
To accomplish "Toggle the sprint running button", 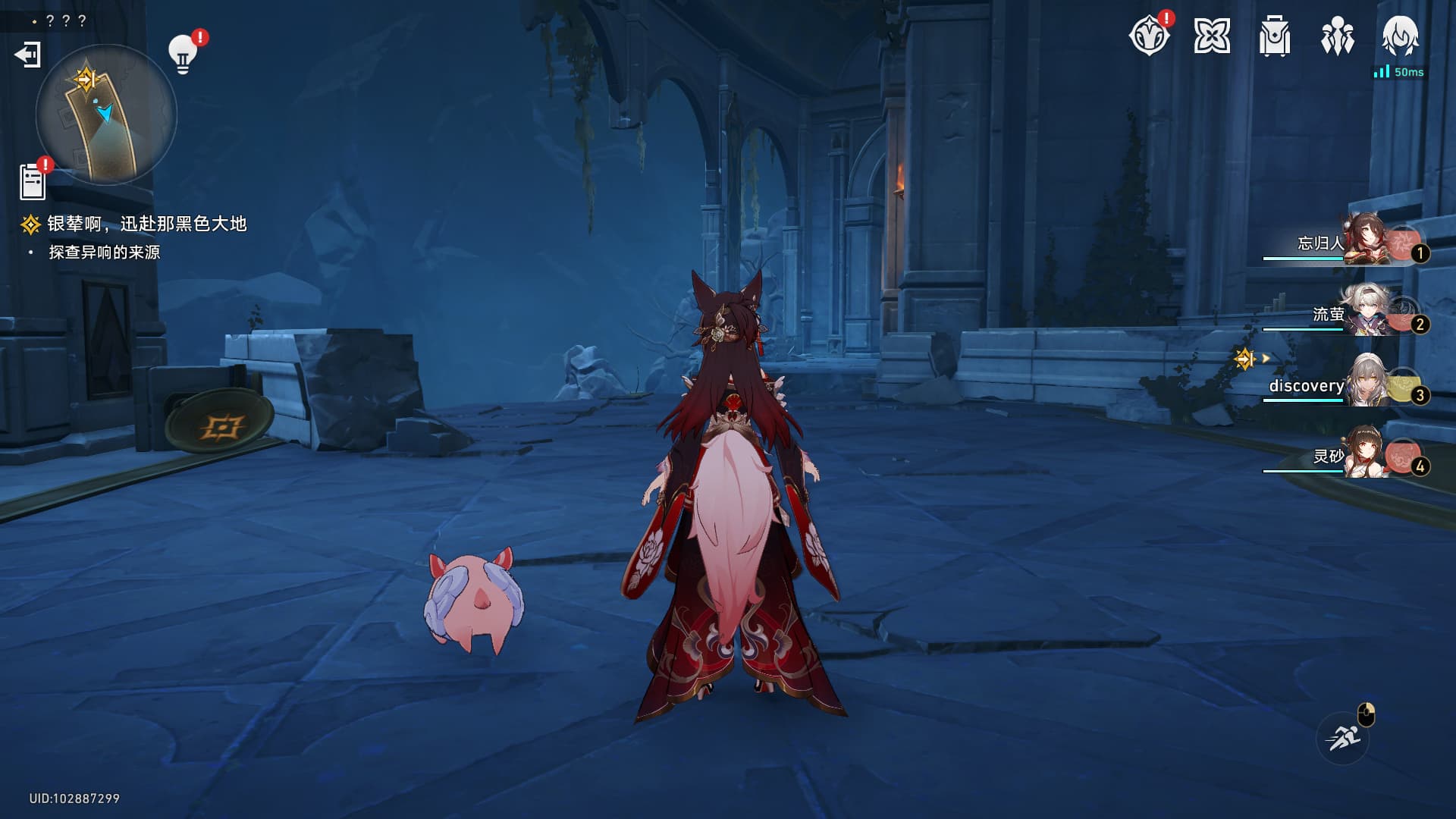I will click(1343, 737).
